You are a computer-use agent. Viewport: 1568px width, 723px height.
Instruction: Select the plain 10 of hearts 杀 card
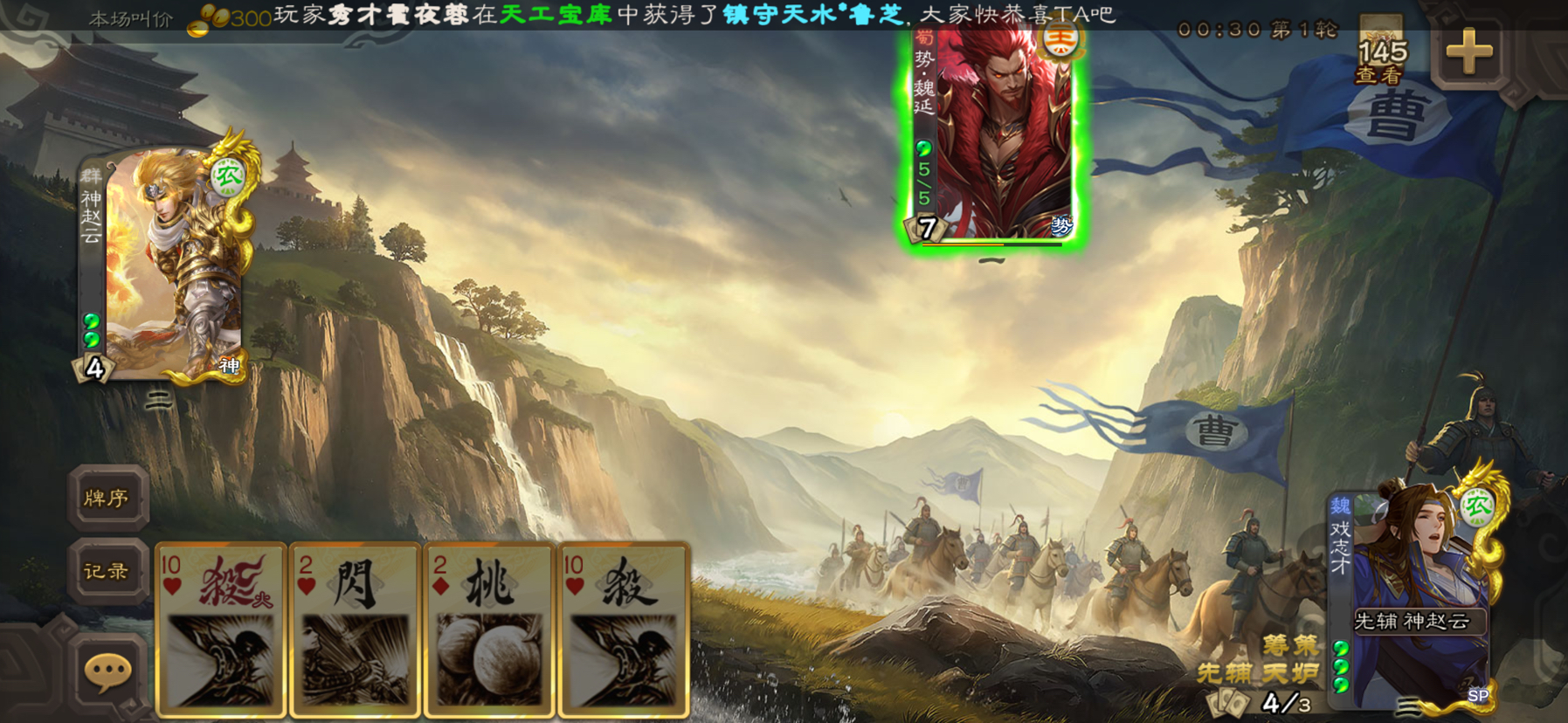point(624,629)
